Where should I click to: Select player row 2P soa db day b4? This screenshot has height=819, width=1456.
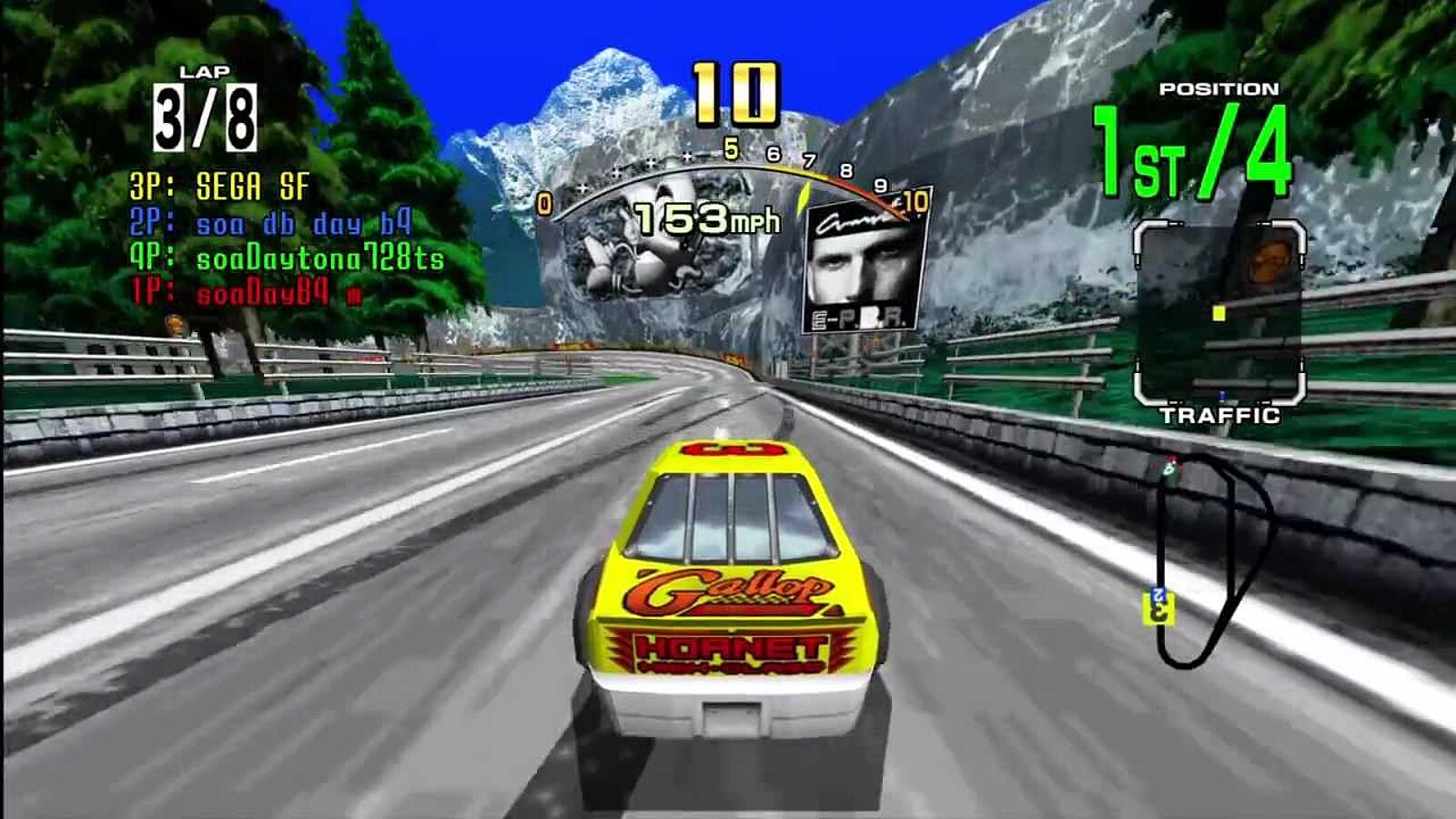(x=270, y=224)
